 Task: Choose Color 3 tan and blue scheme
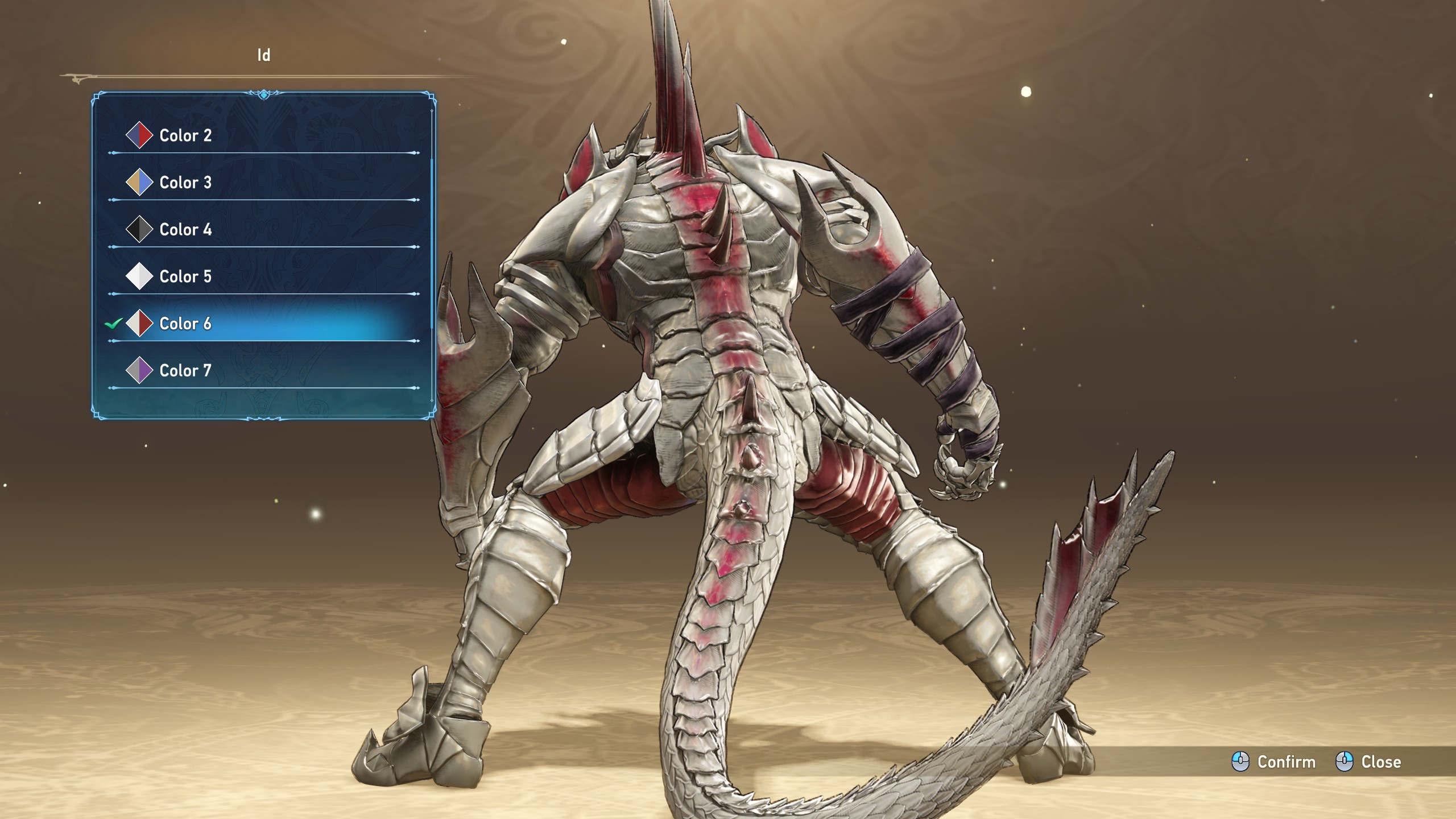(x=185, y=183)
